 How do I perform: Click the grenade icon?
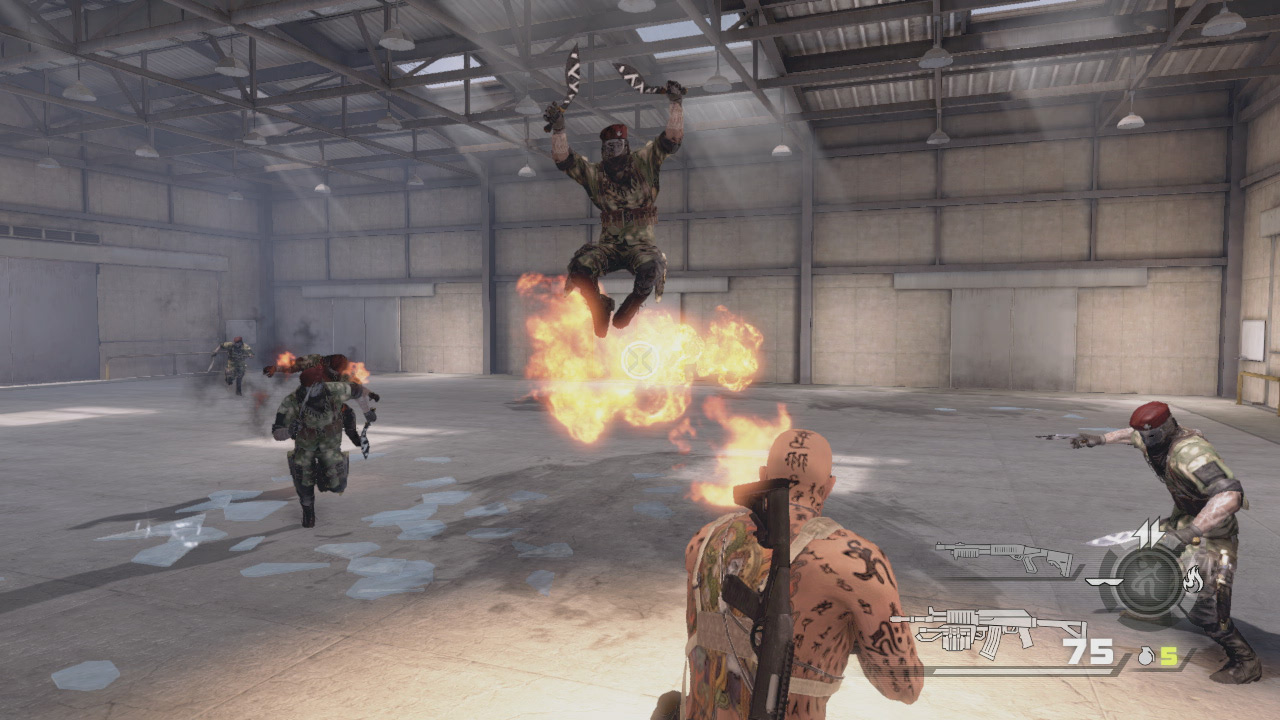coord(1147,656)
